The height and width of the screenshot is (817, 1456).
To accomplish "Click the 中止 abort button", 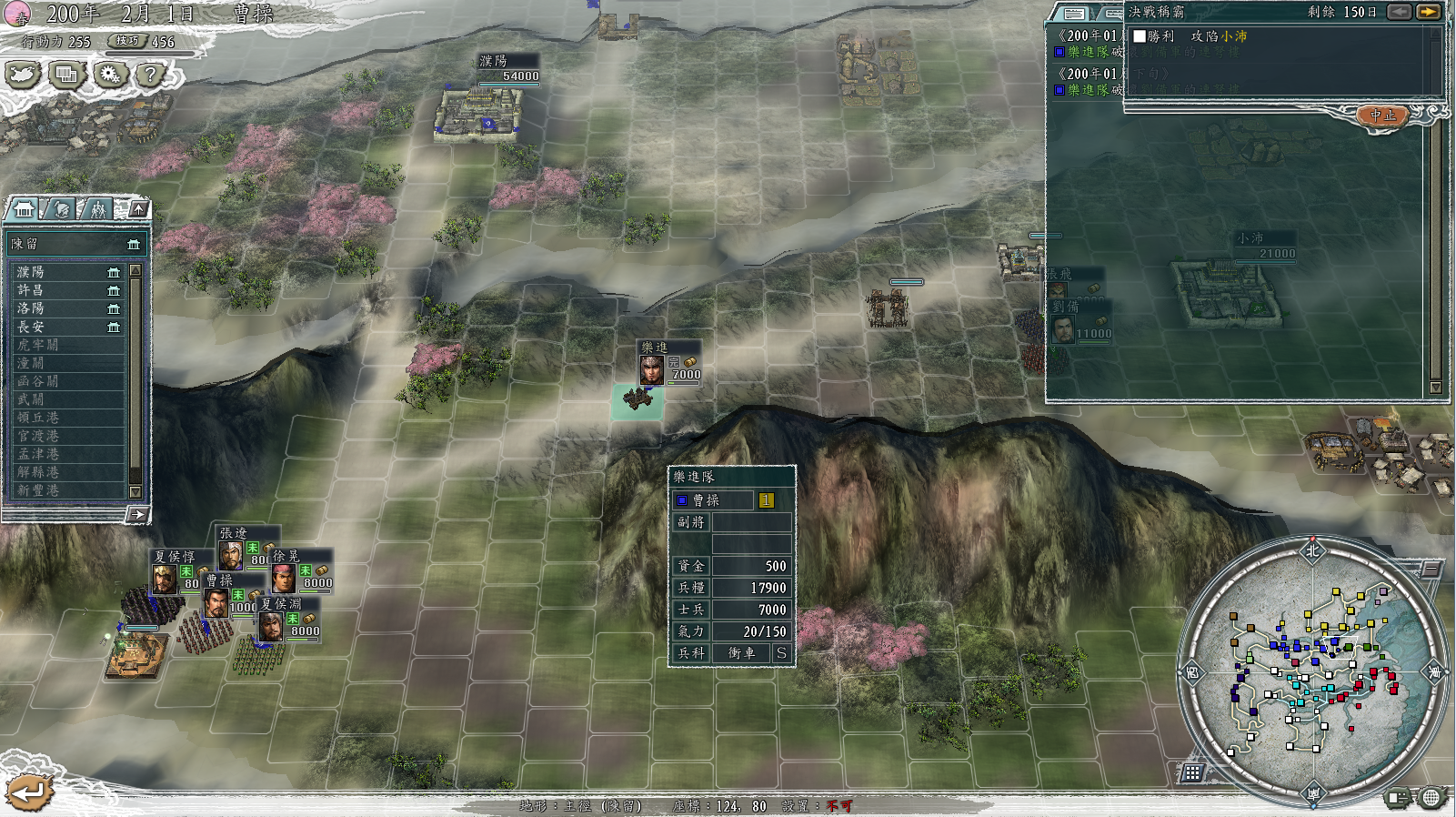I will tap(1382, 116).
